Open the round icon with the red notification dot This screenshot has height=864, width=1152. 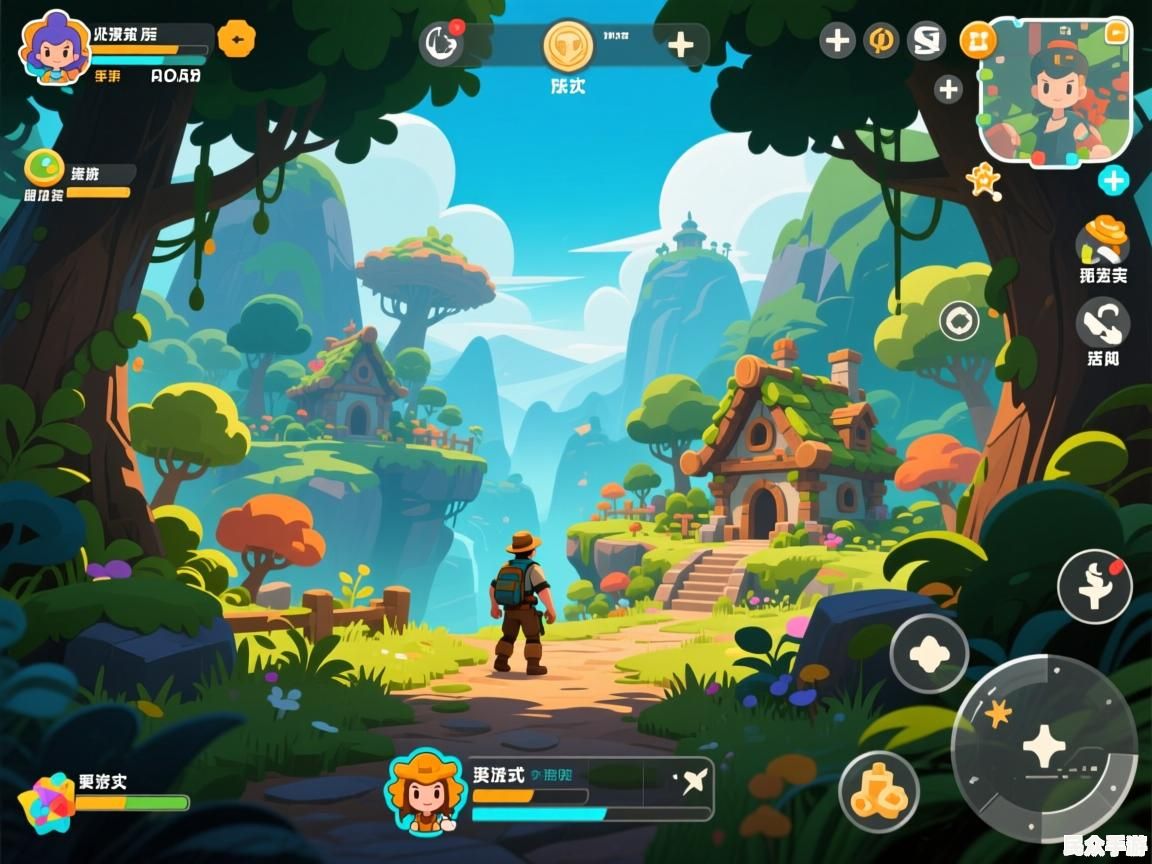click(x=441, y=43)
